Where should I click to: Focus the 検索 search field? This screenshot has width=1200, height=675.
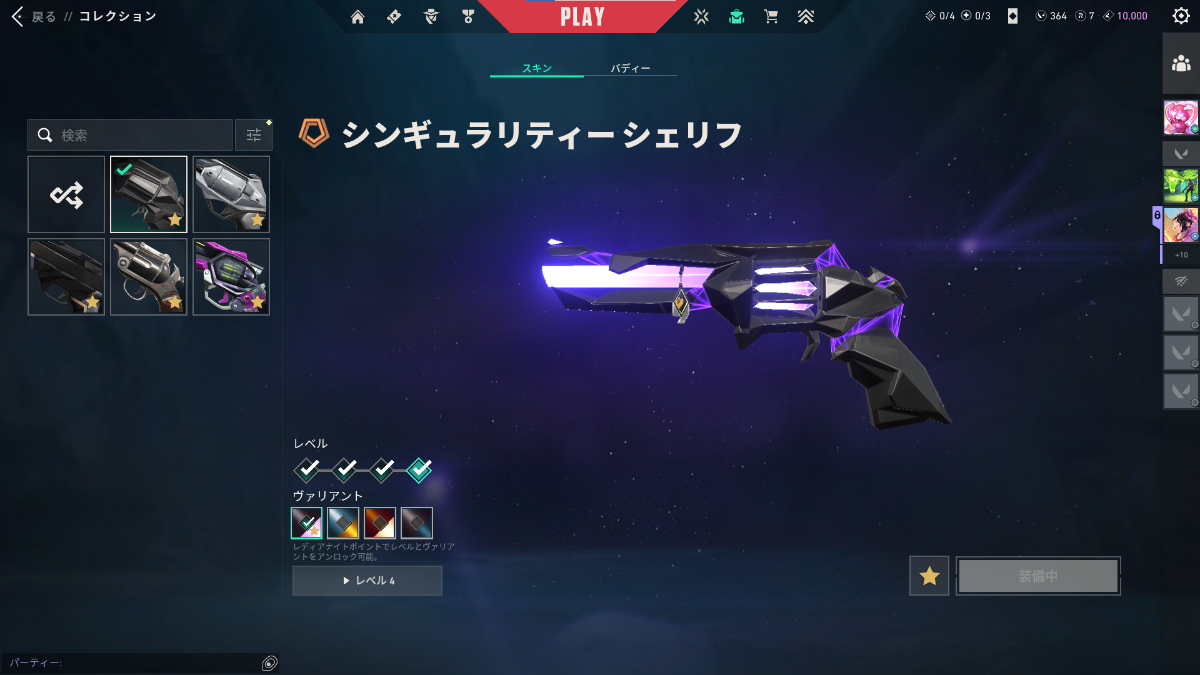click(140, 135)
